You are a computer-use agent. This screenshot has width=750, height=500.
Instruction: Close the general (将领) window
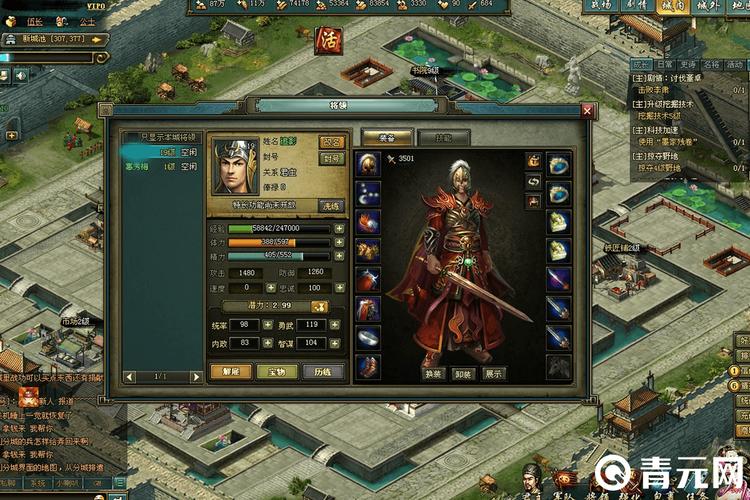[x=587, y=111]
